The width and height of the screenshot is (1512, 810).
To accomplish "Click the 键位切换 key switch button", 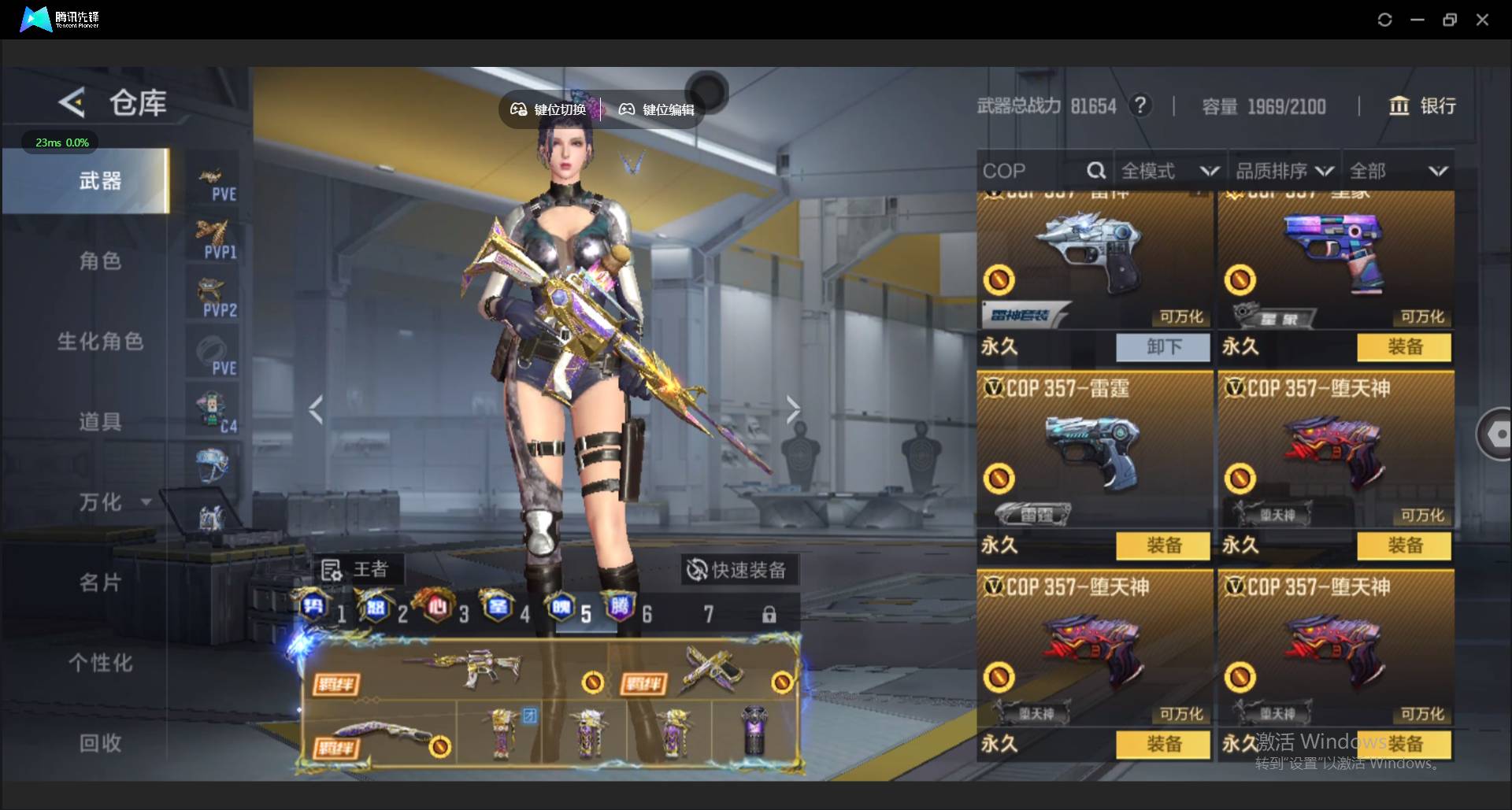I will tap(549, 109).
